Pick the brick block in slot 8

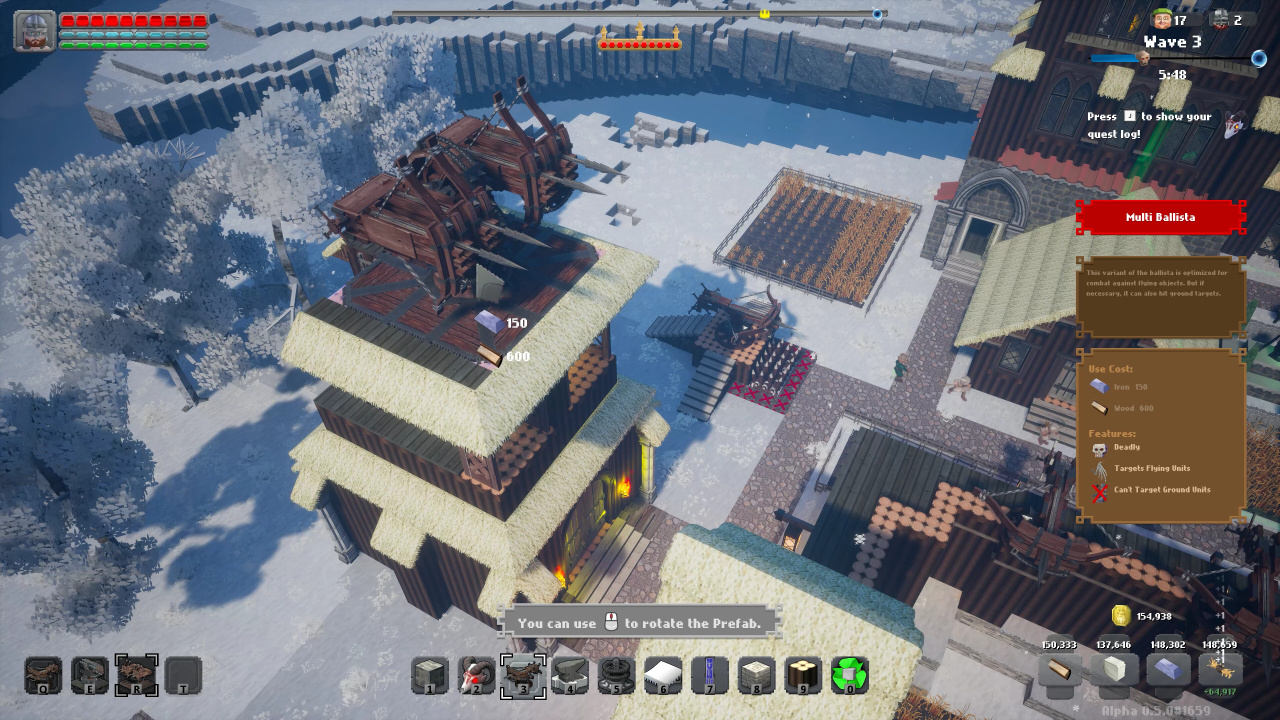tap(757, 675)
